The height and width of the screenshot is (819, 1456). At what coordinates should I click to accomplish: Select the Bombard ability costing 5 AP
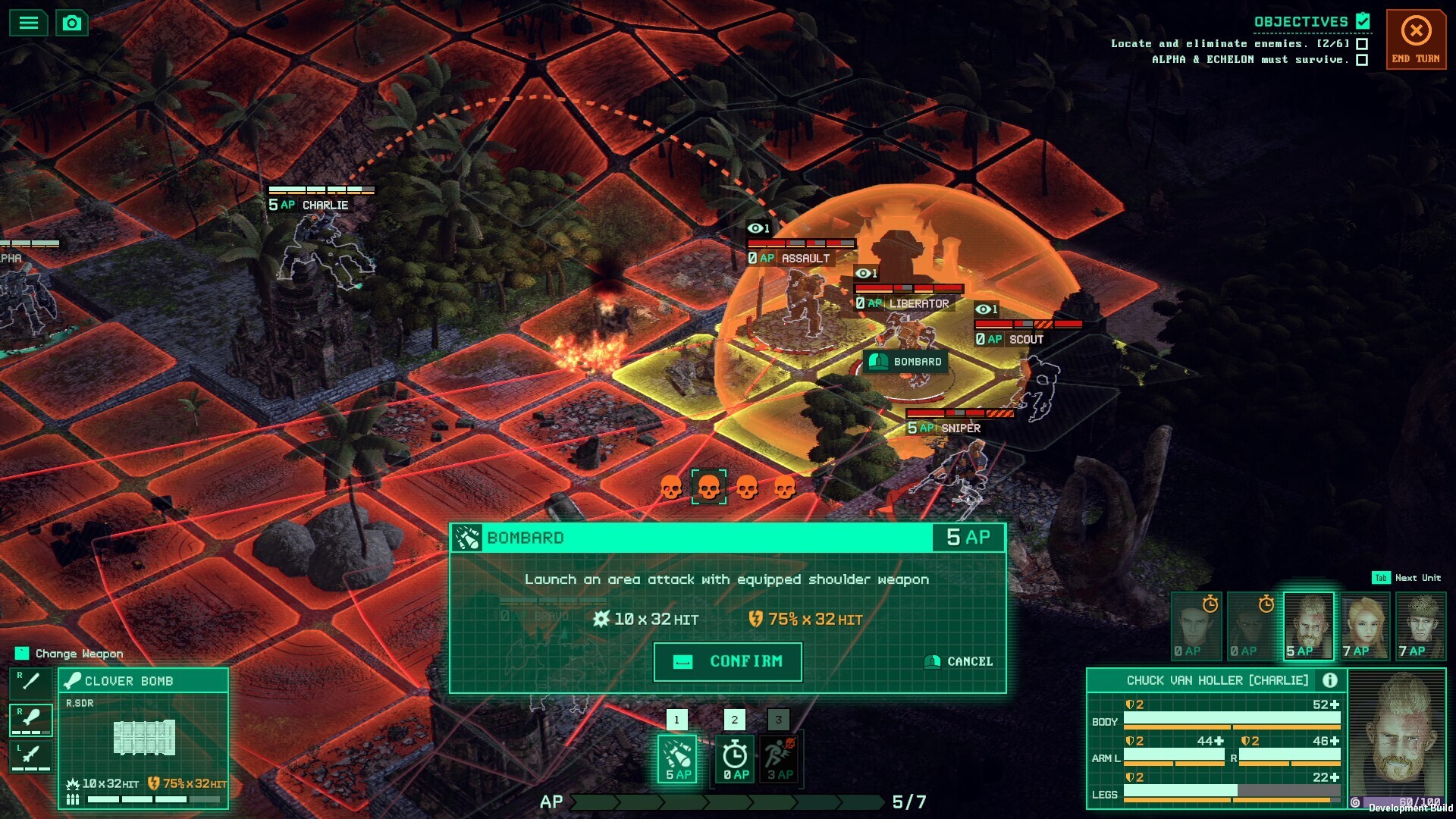(x=677, y=758)
